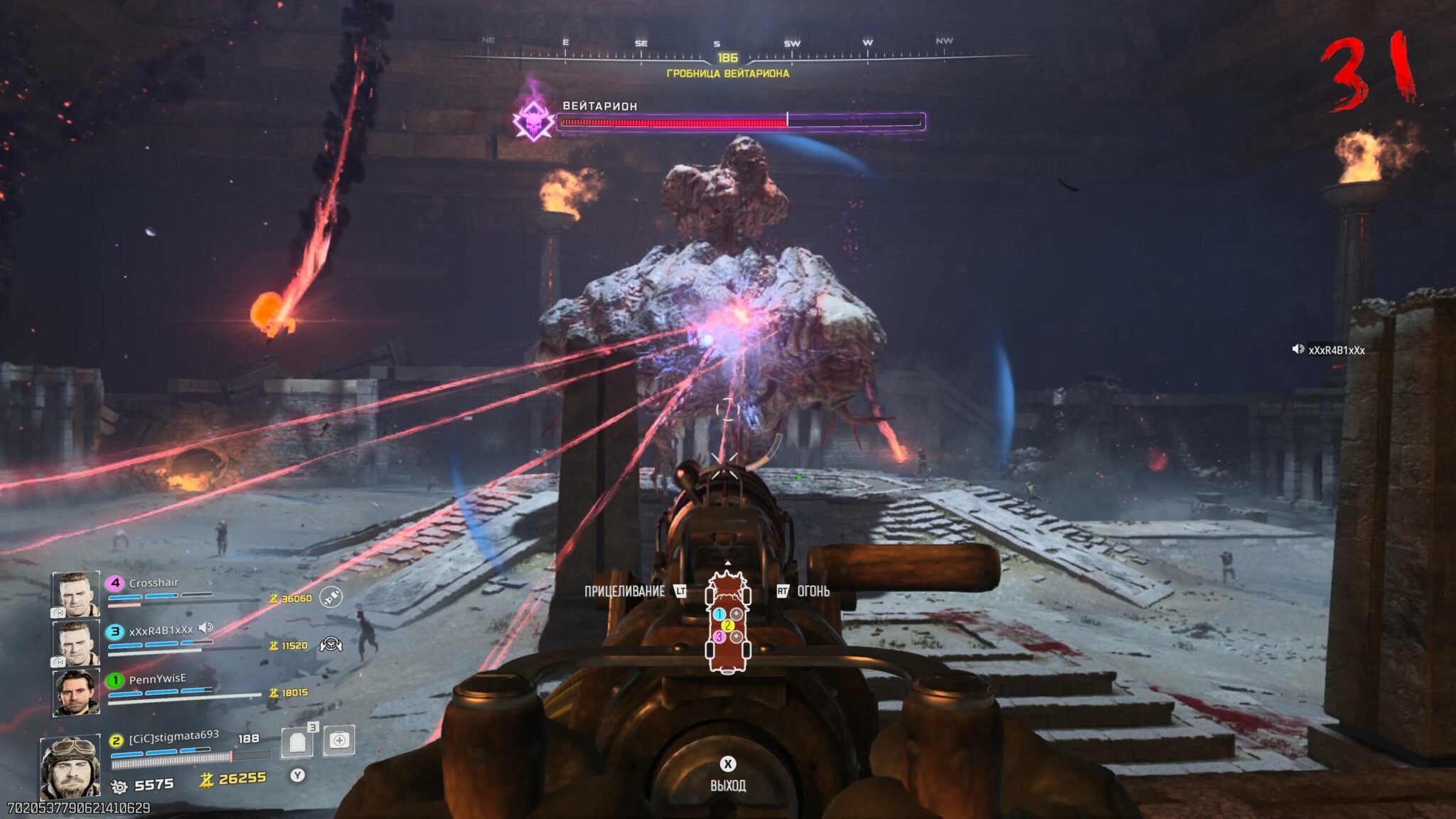The width and height of the screenshot is (1456, 819).
Task: Click the voice chat indicator at screen edge
Action: pyautogui.click(x=1297, y=349)
